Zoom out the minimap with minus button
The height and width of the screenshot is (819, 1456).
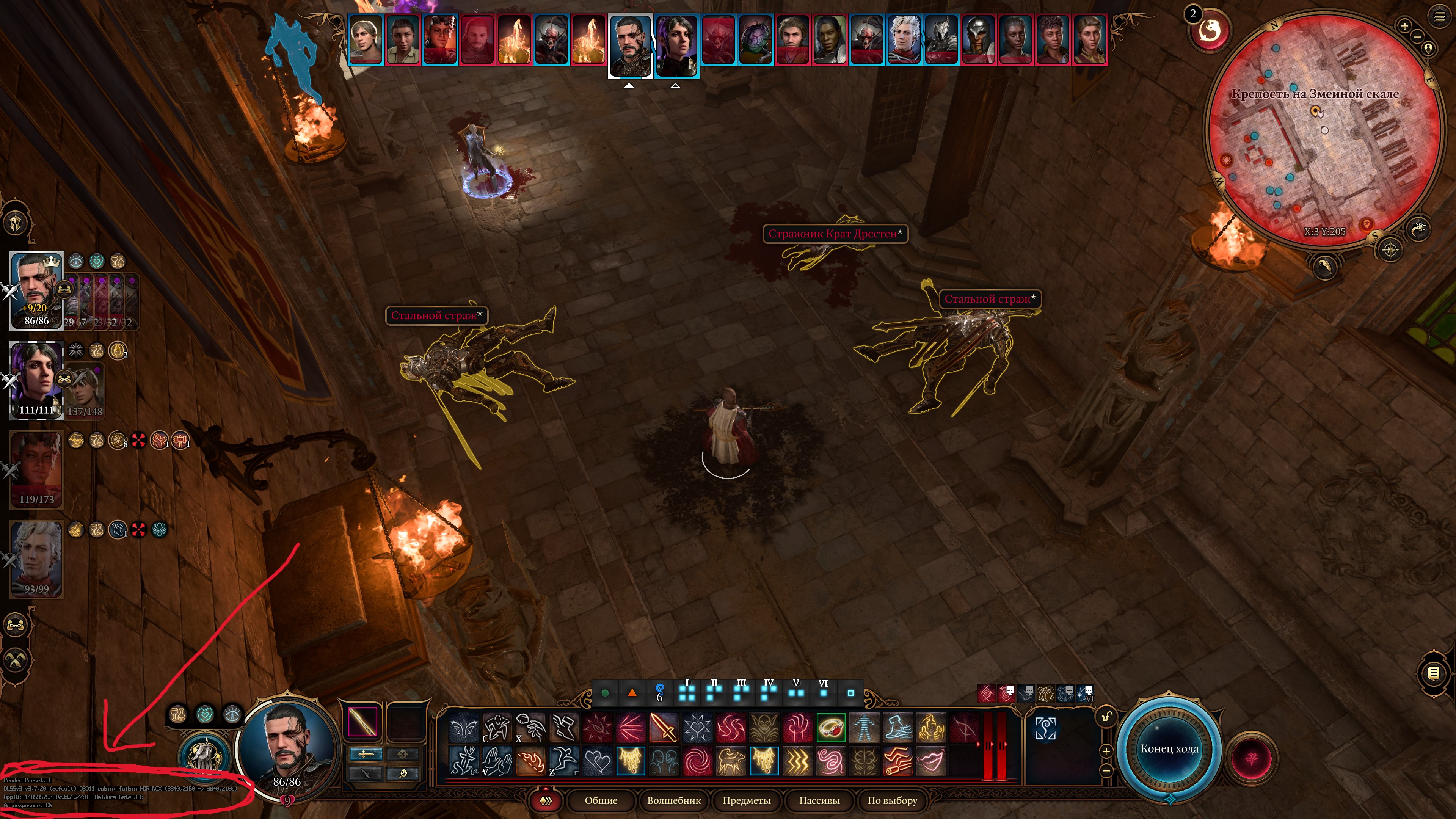click(x=1417, y=37)
